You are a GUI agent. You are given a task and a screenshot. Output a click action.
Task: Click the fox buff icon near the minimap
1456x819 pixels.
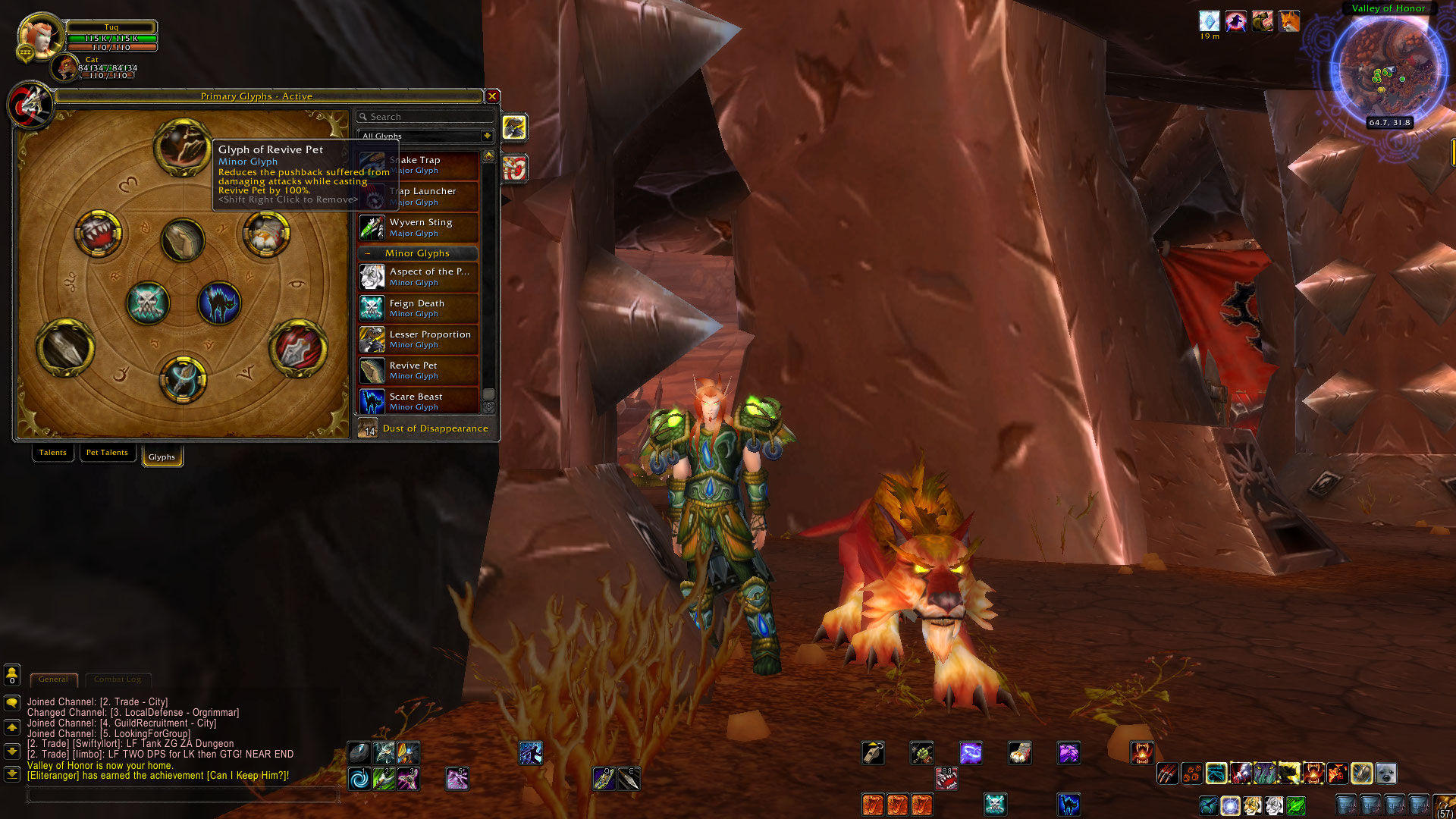coord(1288,21)
